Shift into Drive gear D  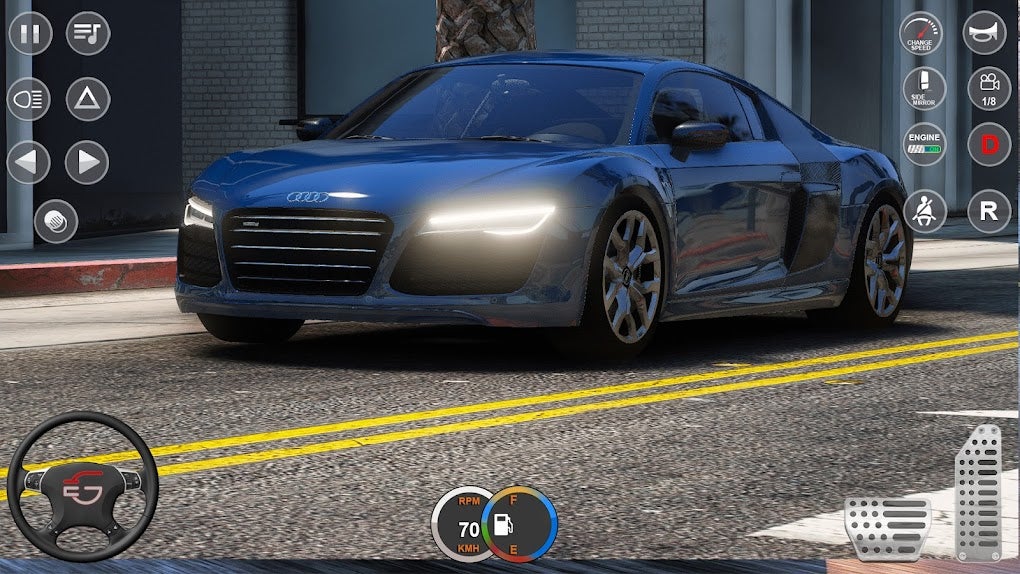[x=988, y=145]
